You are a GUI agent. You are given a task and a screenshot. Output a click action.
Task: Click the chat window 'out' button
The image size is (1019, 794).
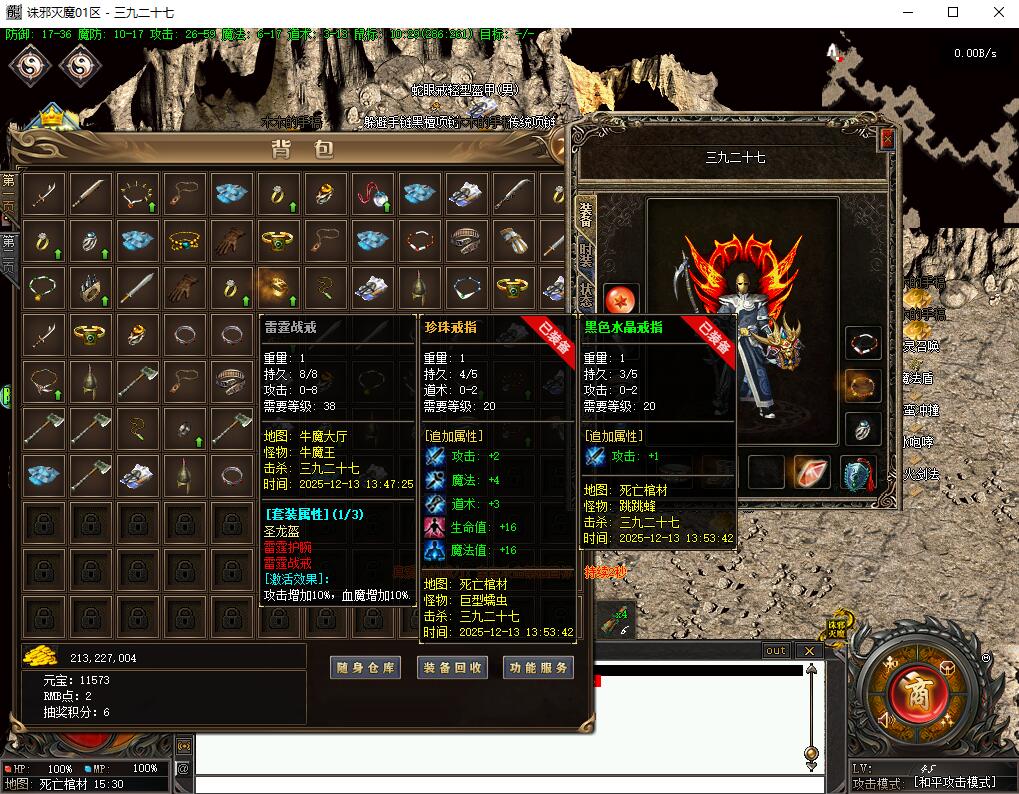pyautogui.click(x=776, y=651)
